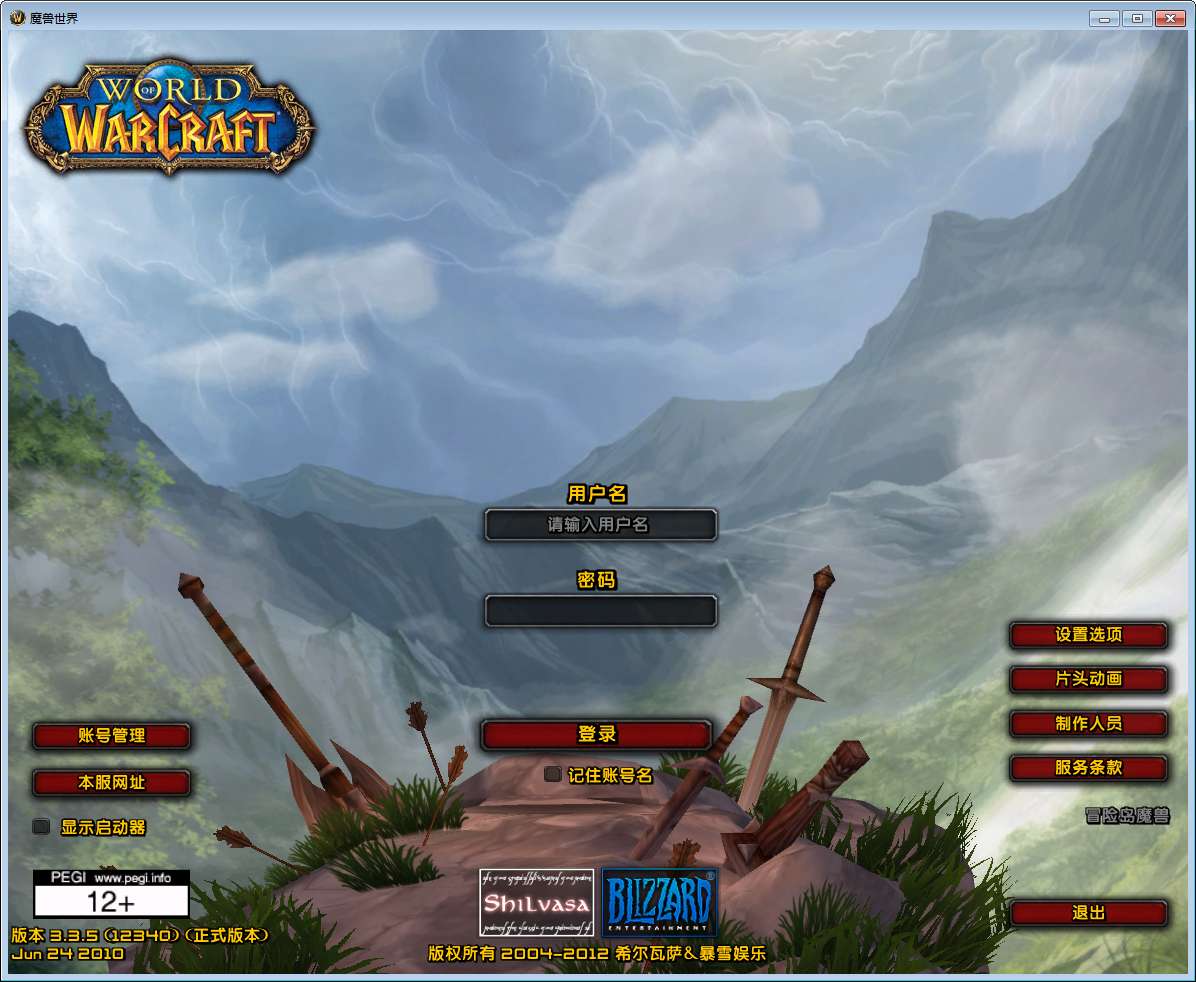Close the window with the red X

point(1168,18)
